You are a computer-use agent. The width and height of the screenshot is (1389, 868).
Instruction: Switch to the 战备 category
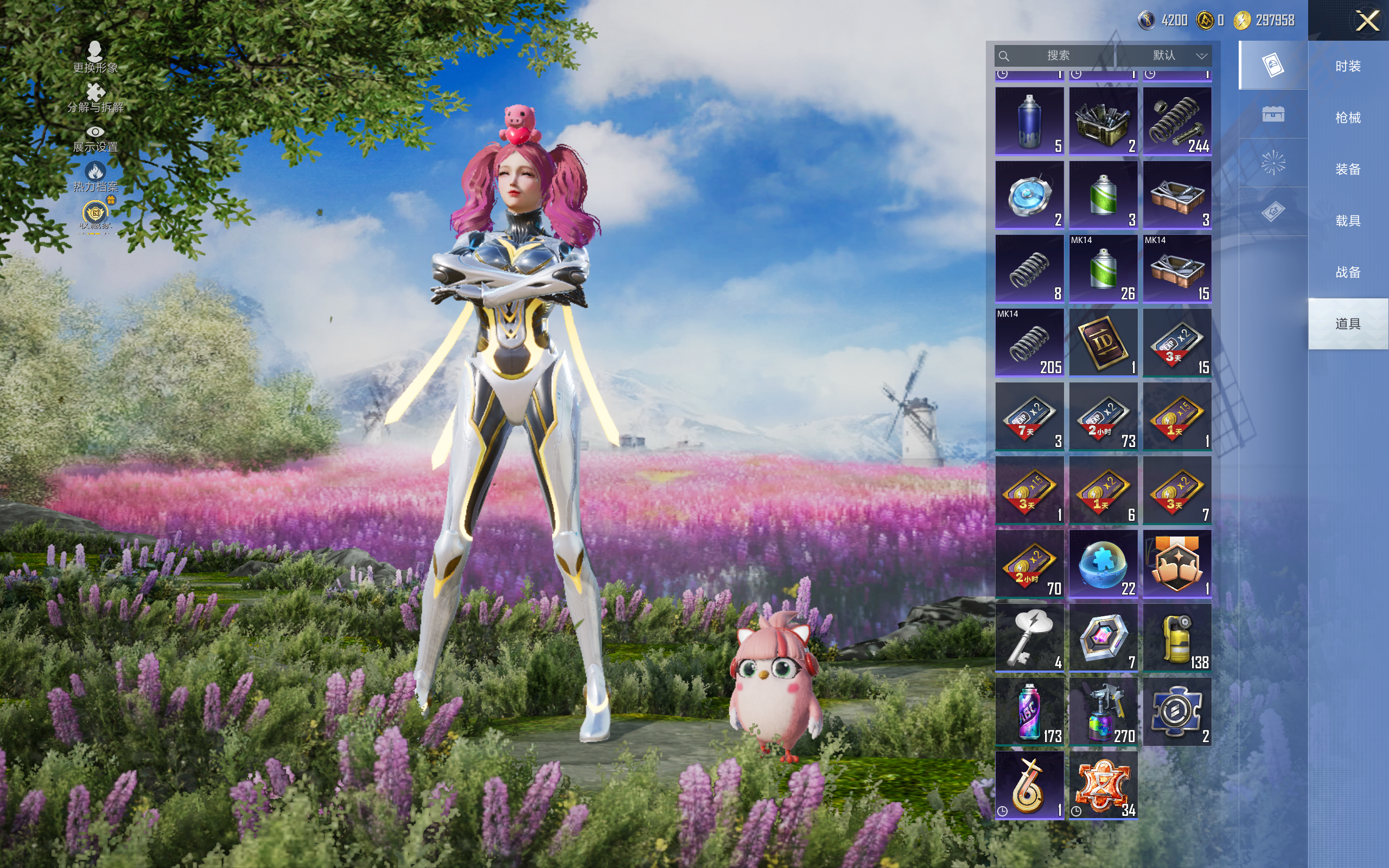[x=1347, y=272]
